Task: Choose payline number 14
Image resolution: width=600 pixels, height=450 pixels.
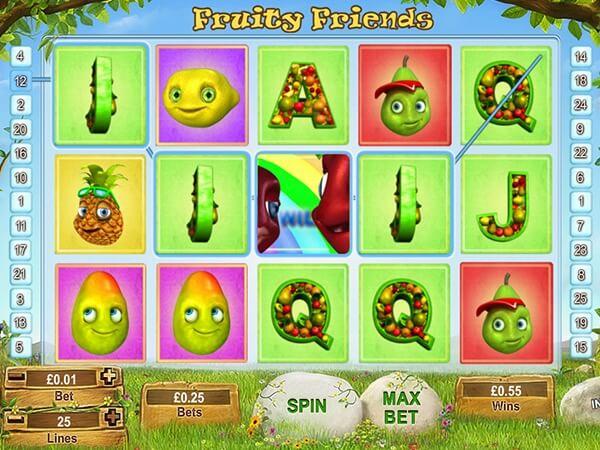Action: tap(580, 55)
